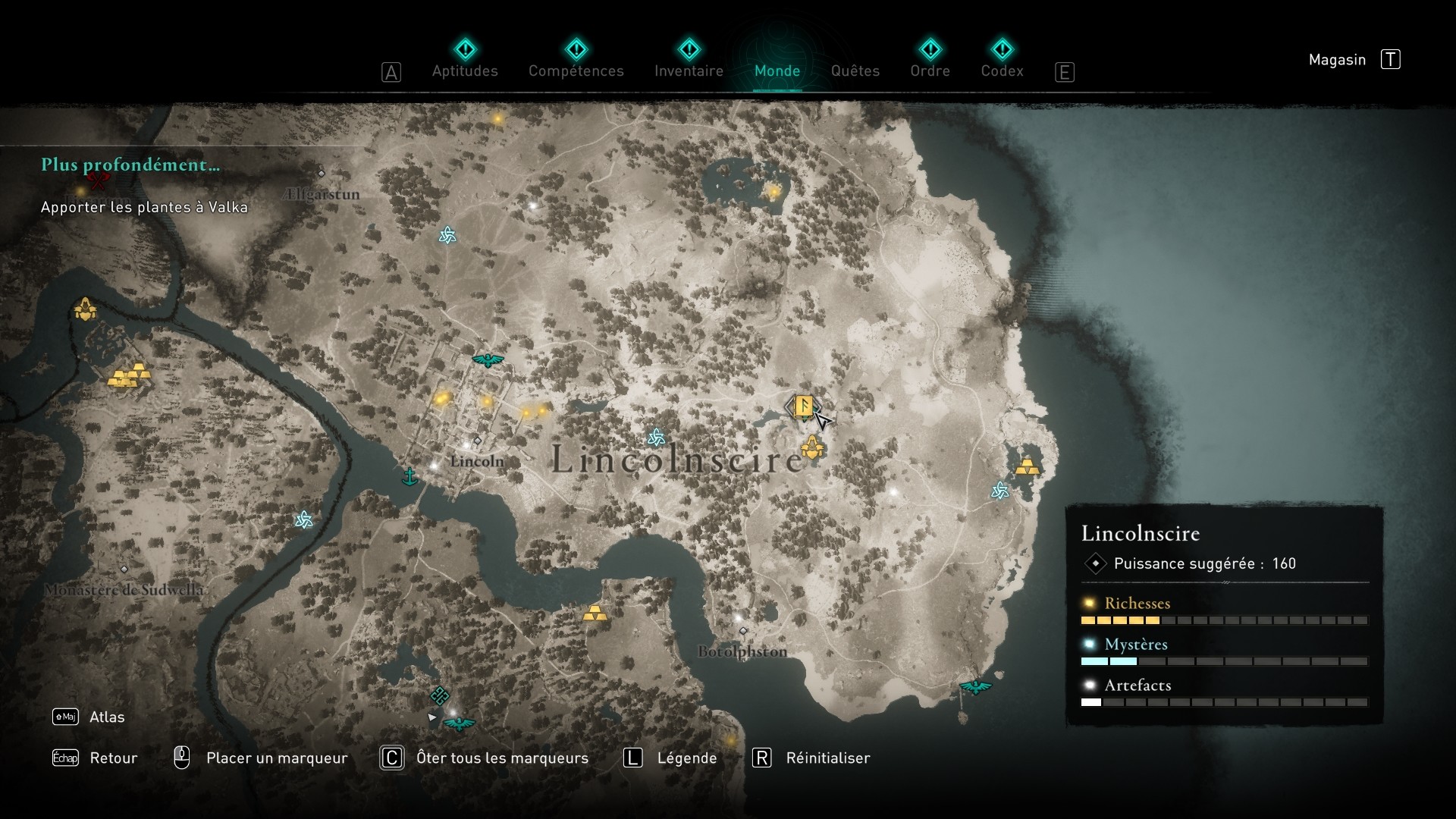The image size is (1456, 819).
Task: Switch to the Inventaire tab
Action: click(689, 71)
